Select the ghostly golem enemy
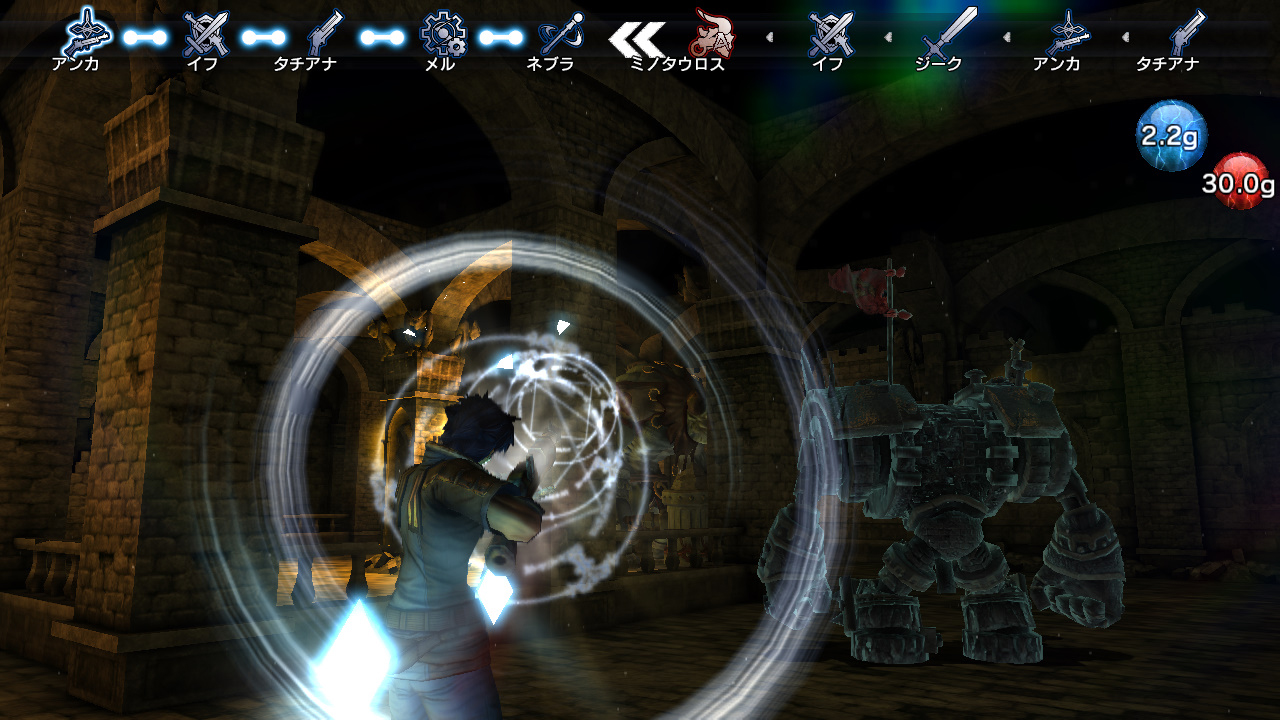This screenshot has width=1280, height=720. coord(960,480)
